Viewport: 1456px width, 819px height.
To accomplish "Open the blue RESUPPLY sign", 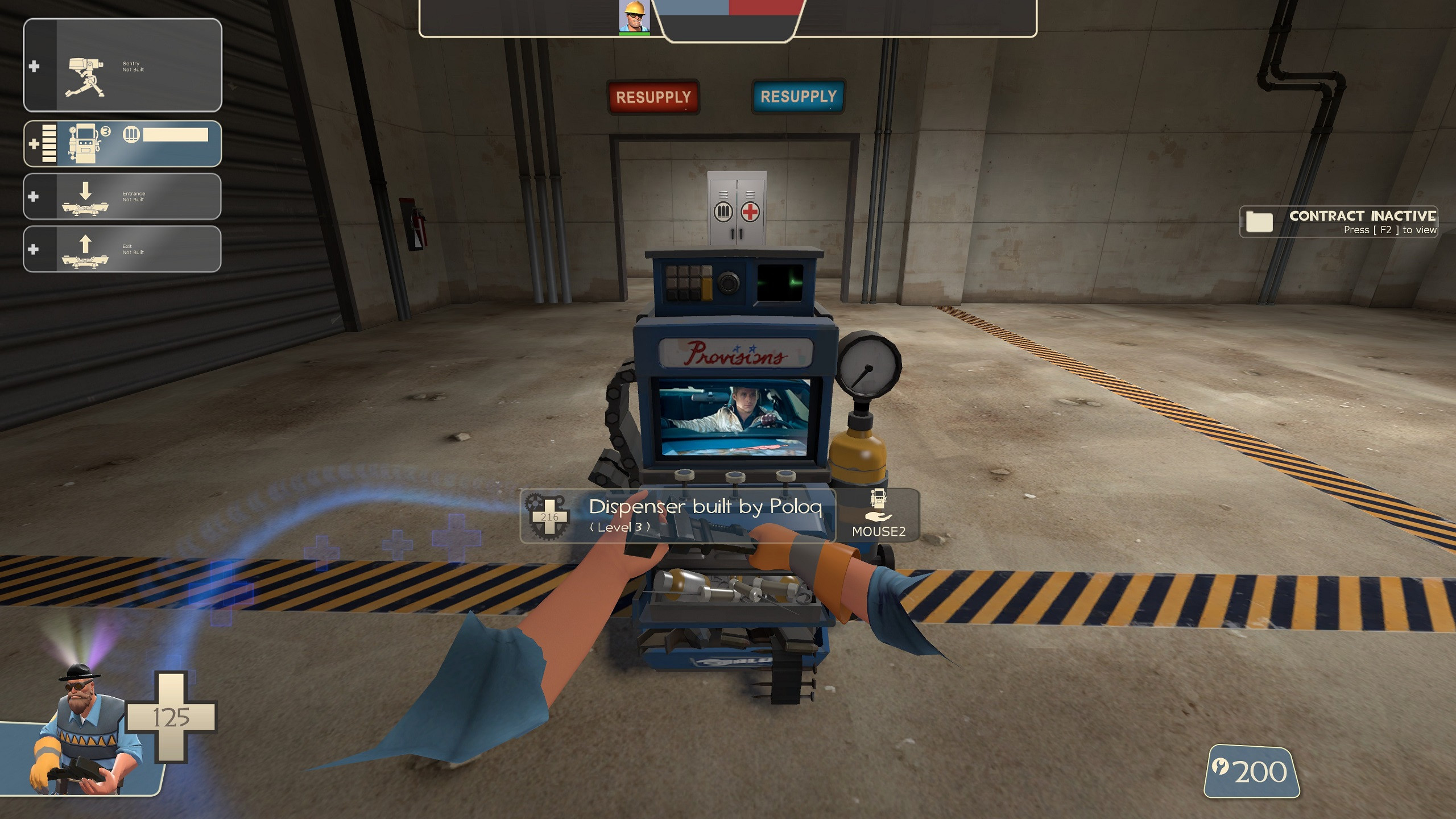I will (799, 96).
